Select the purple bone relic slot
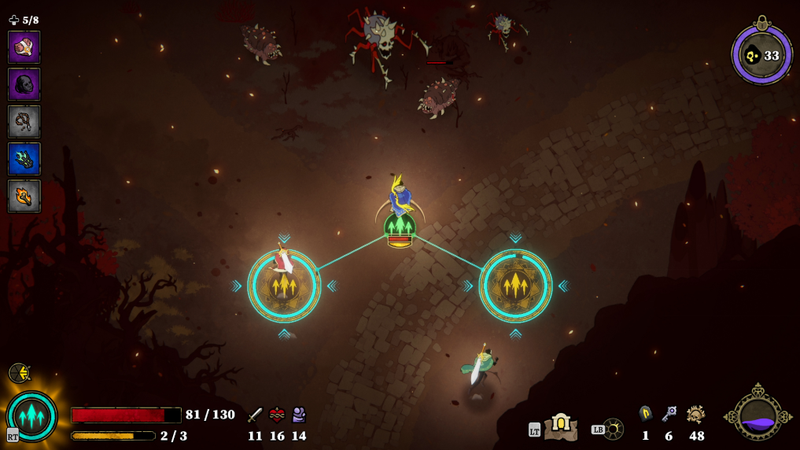 coord(24,47)
